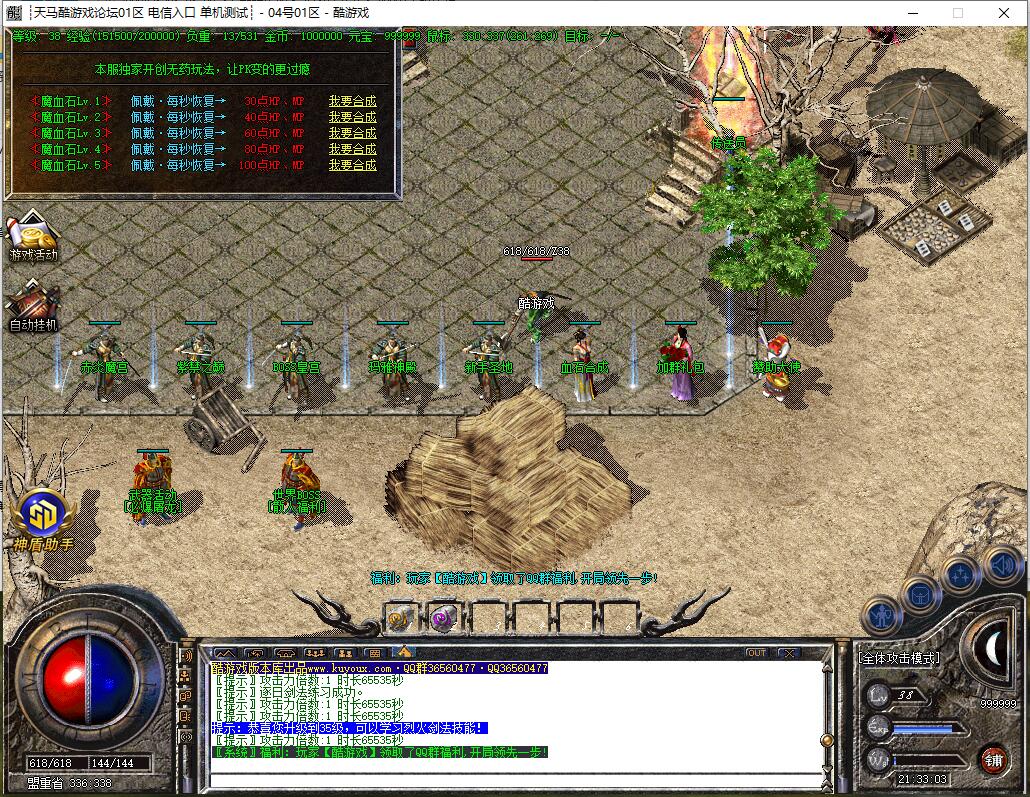Screen dimensions: 1030x797
Task: Open the character status round button
Action: point(882,616)
